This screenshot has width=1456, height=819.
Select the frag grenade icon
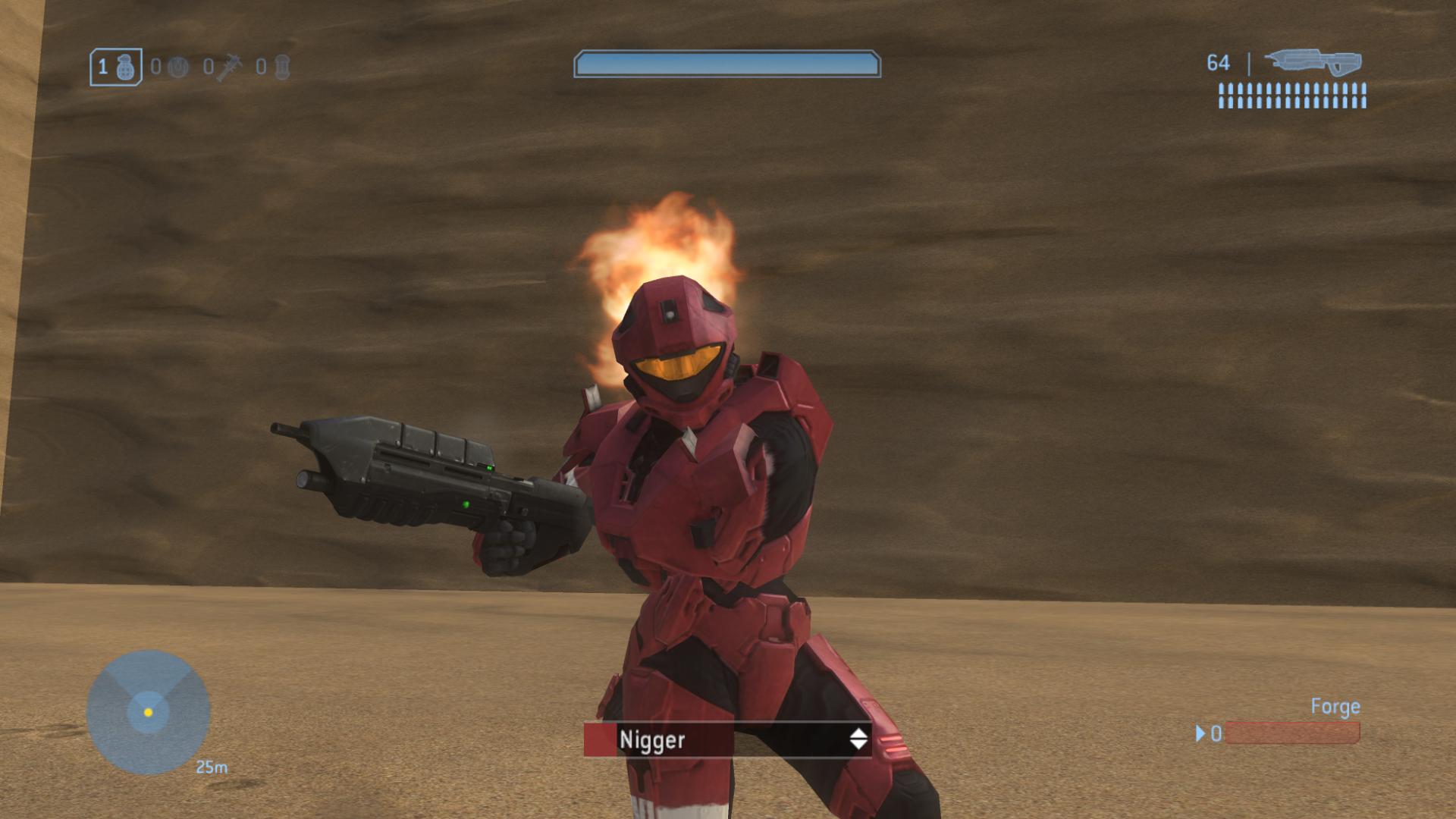[x=127, y=68]
